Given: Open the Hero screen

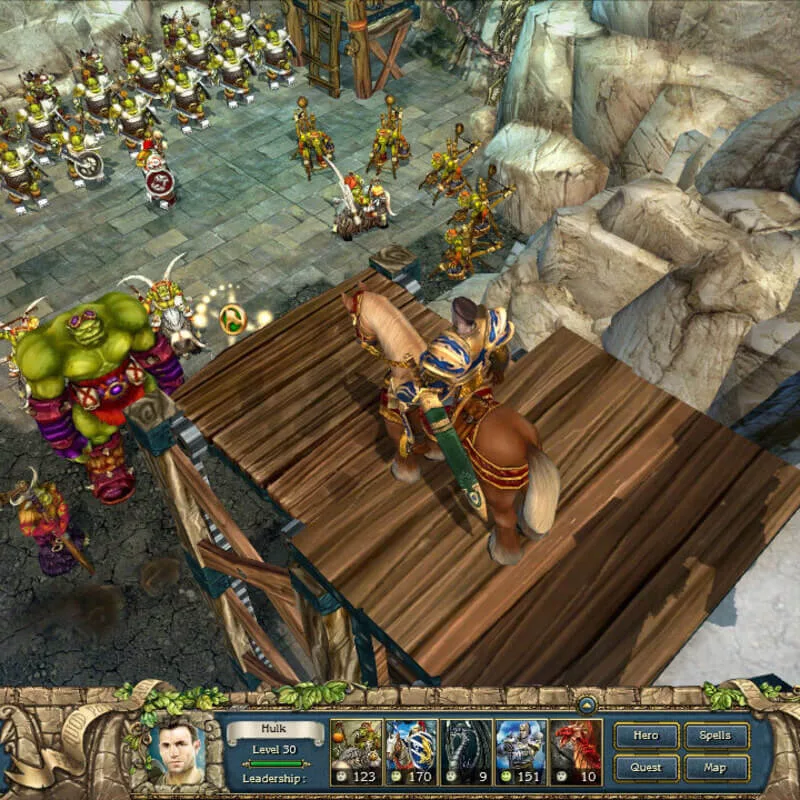Looking at the screenshot, I should coord(646,736).
